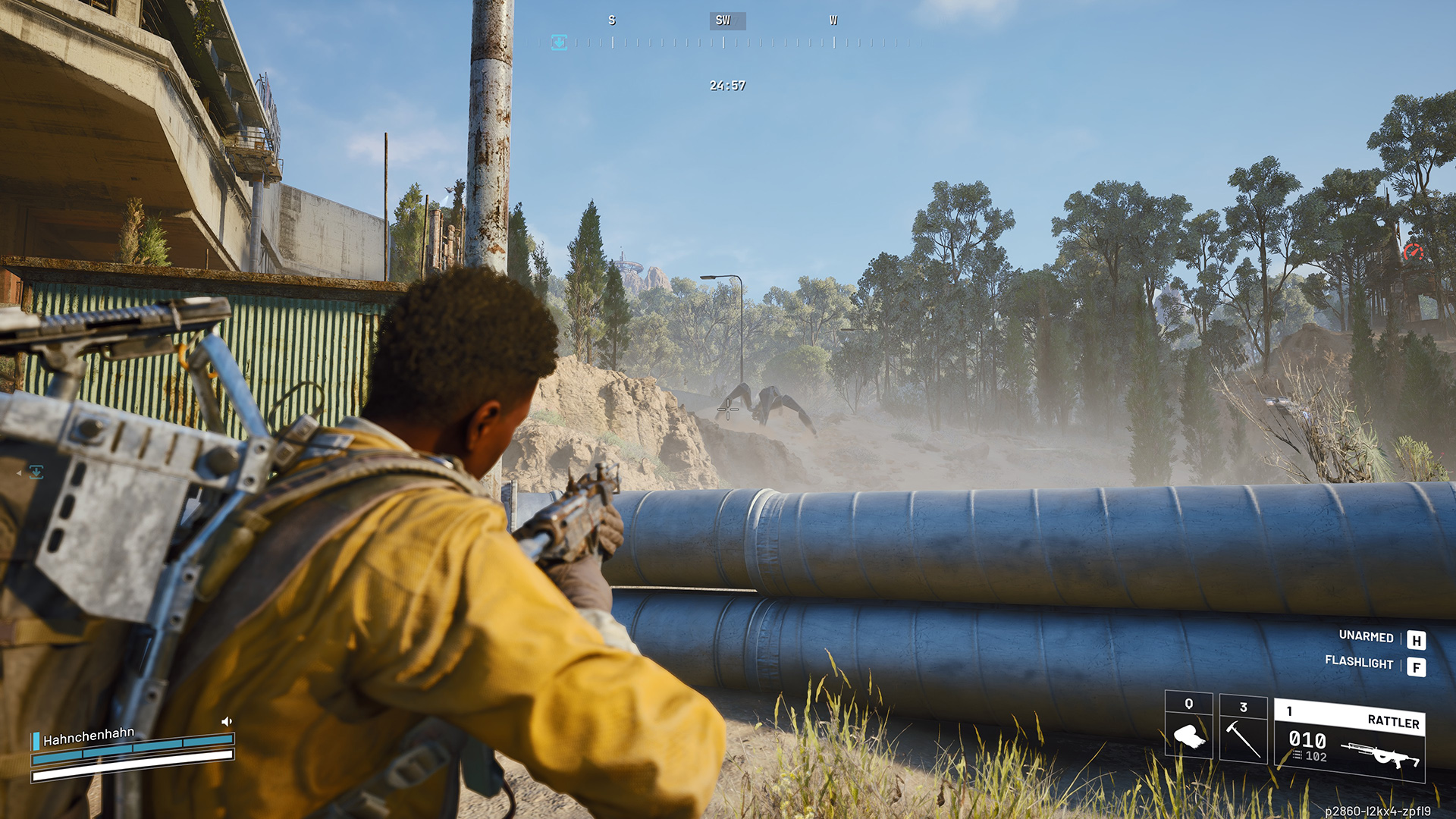Screen dimensions: 1456x819
Task: Select the bandage quick-use slot
Action: coord(1188,726)
